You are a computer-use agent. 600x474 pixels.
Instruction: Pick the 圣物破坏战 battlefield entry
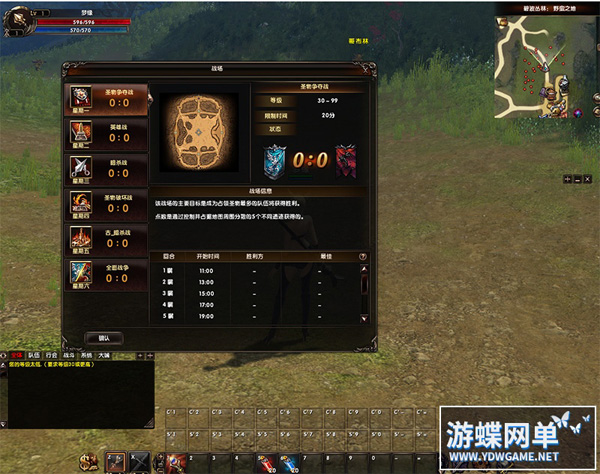(x=108, y=204)
